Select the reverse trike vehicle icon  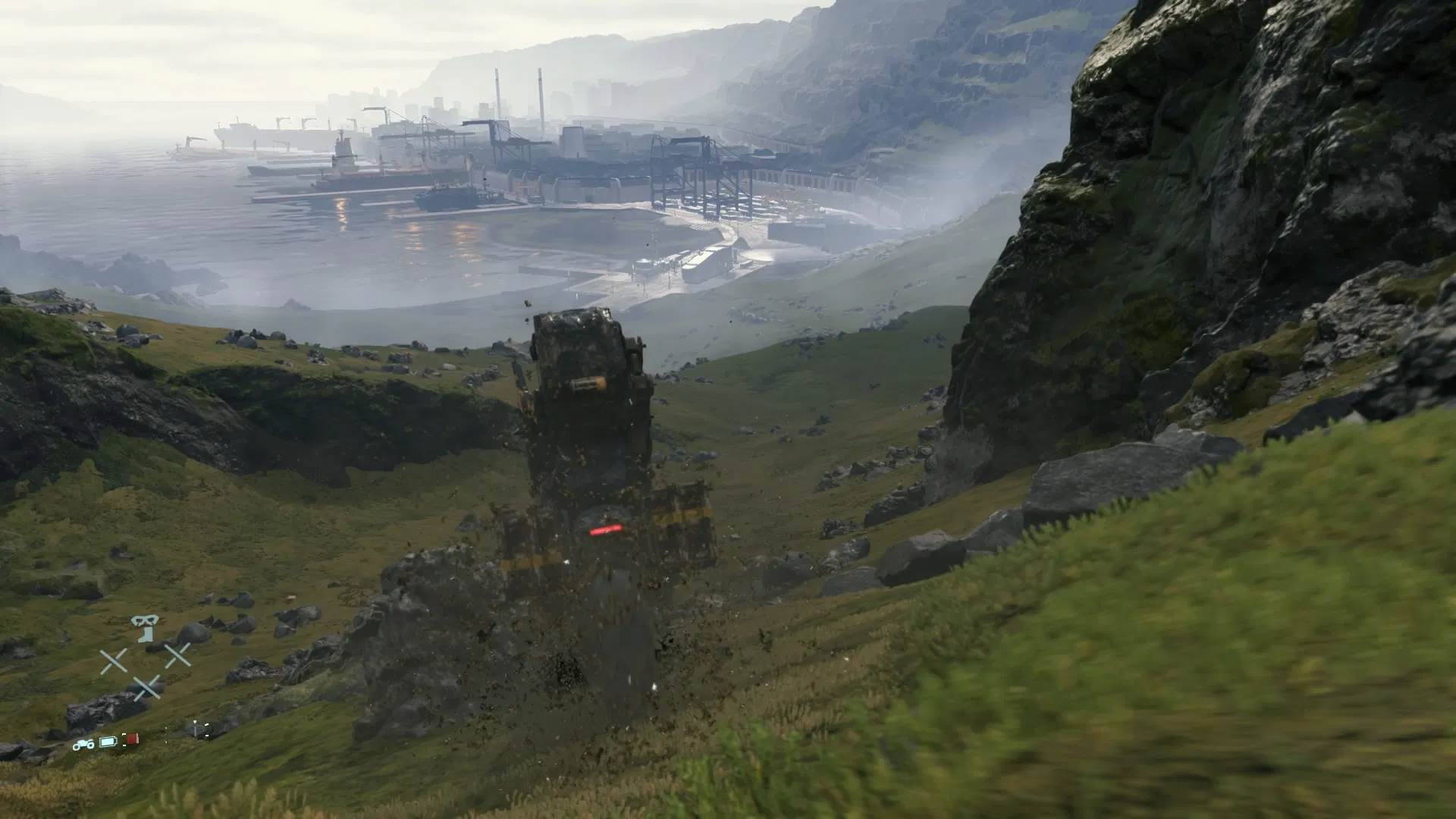click(x=84, y=745)
